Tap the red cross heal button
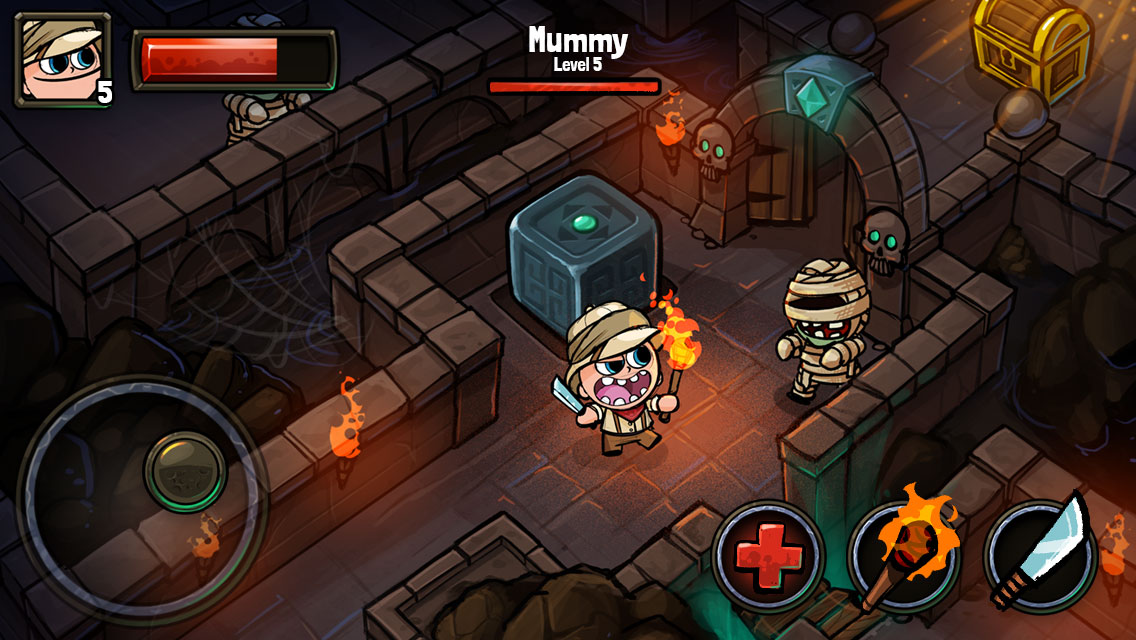 pos(768,556)
